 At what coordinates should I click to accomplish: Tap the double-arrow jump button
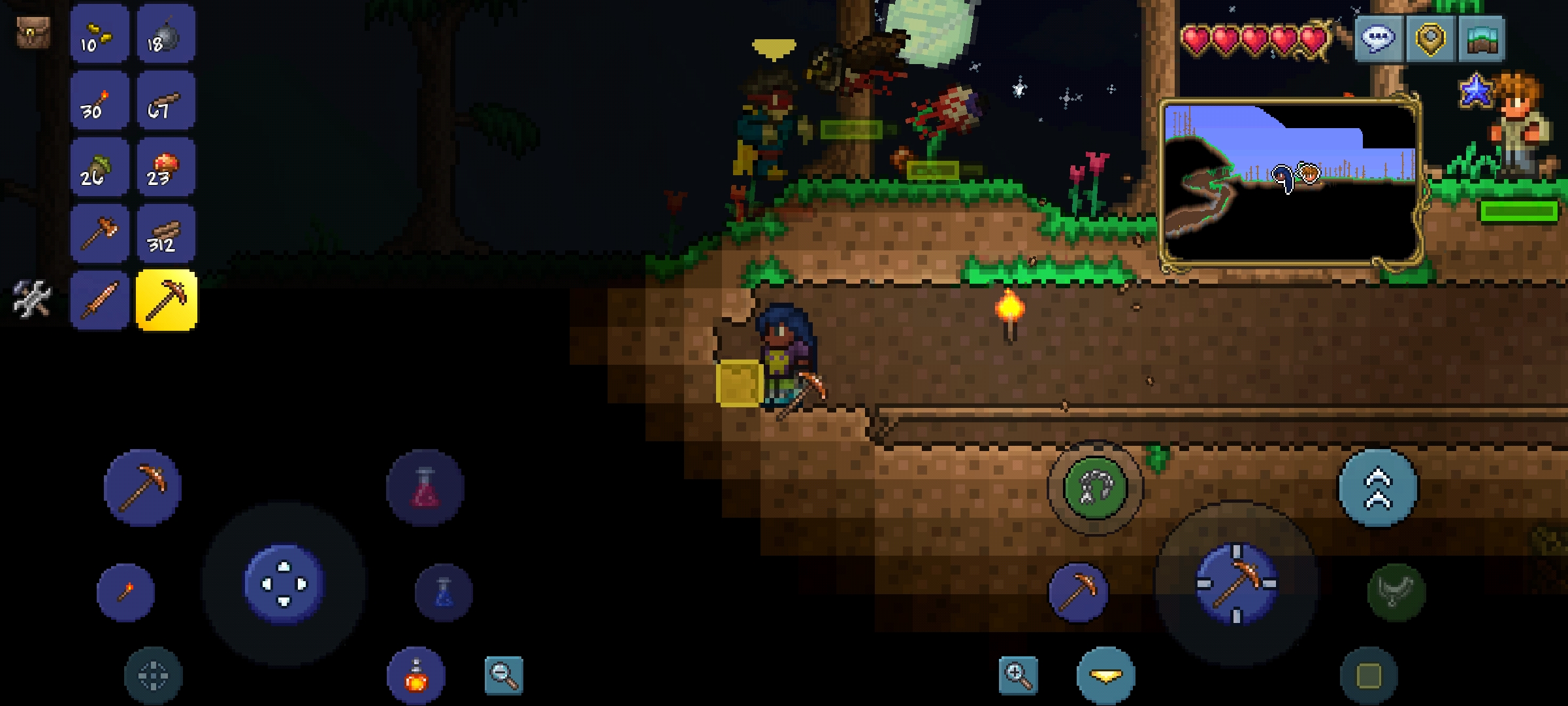coord(1379,488)
